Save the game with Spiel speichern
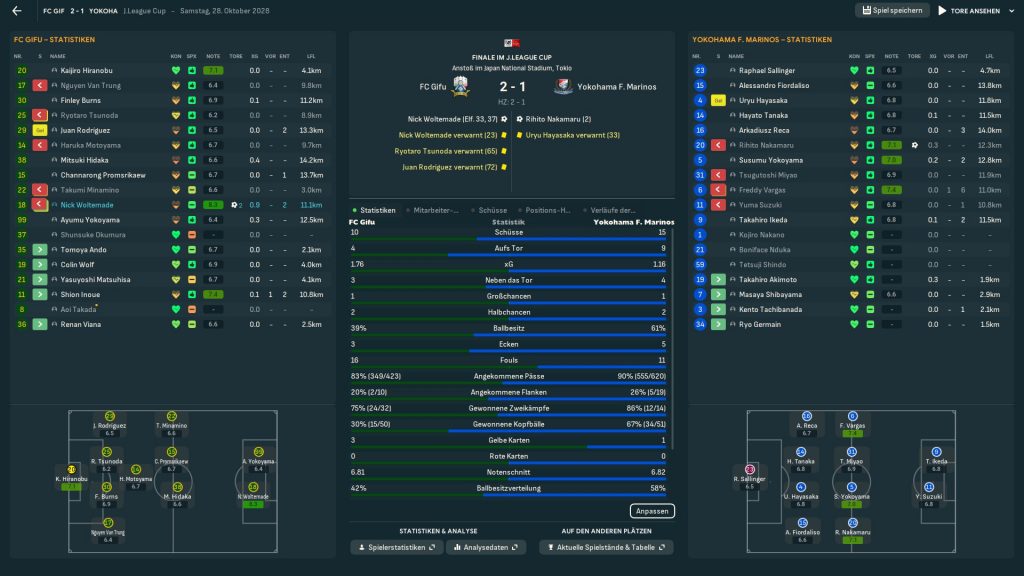The height and width of the screenshot is (576, 1024). [x=892, y=11]
